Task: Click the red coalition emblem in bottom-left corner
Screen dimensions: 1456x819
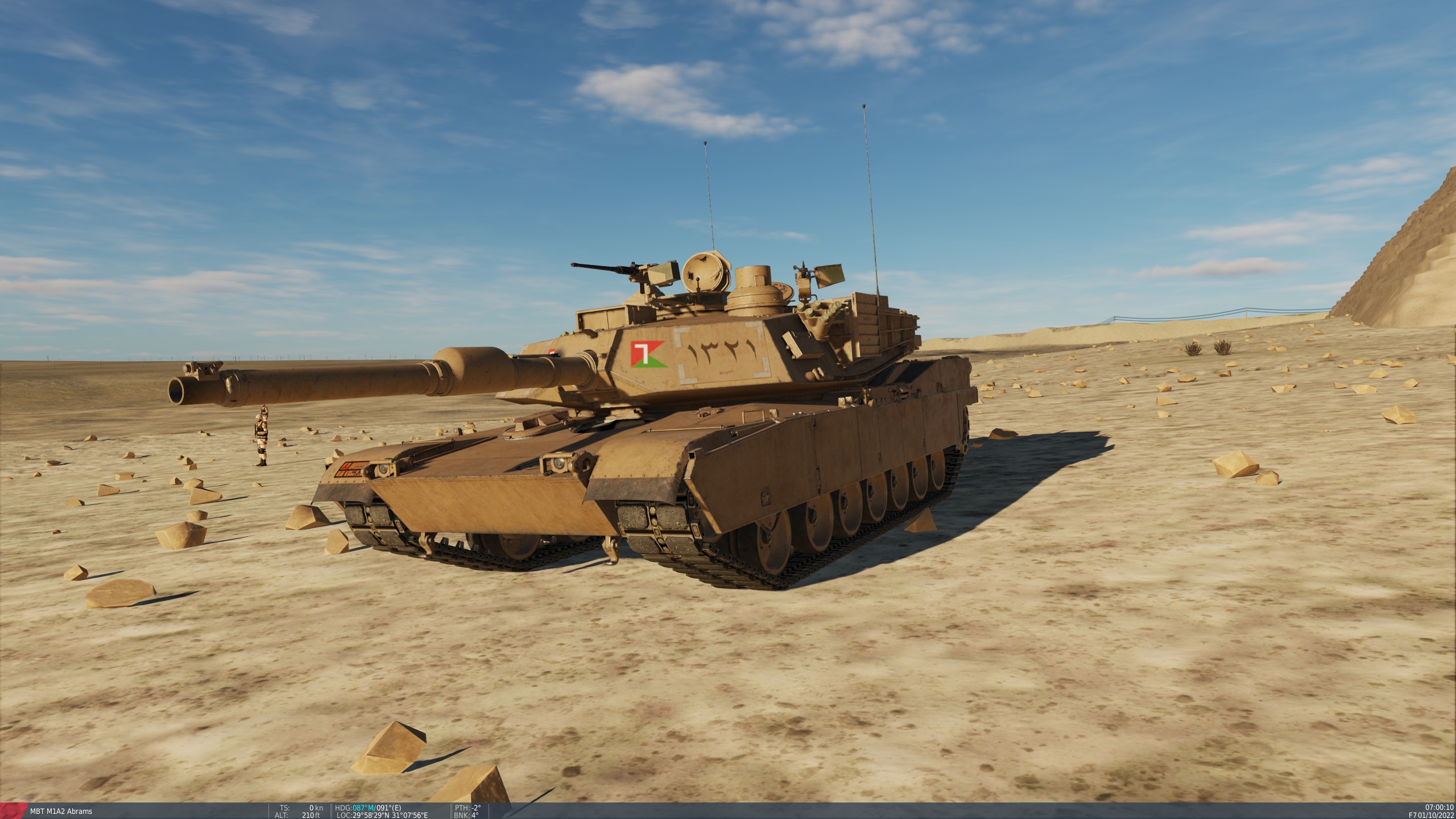Action: point(11,809)
